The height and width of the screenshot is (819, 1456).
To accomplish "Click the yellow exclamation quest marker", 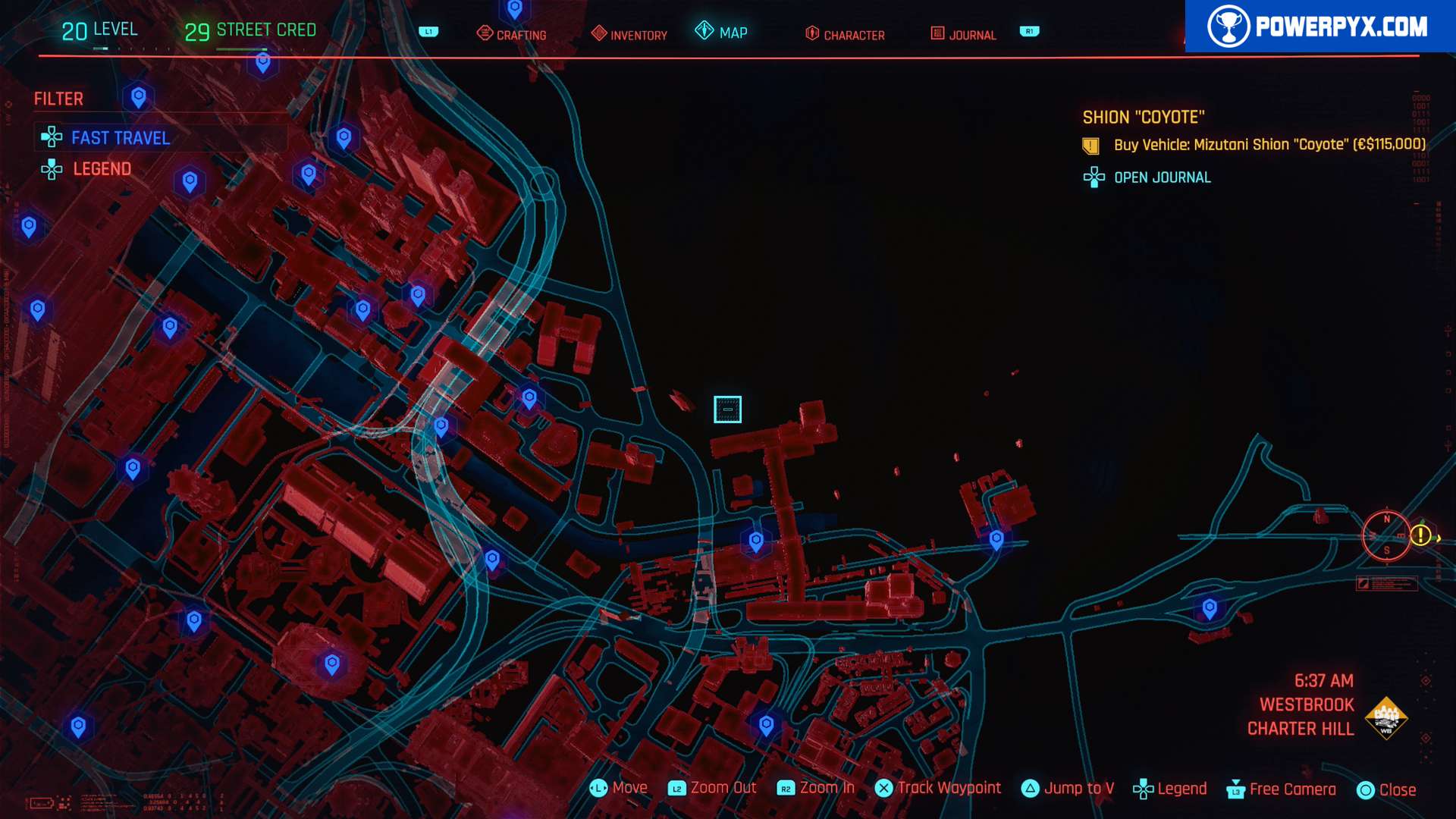I will [1420, 535].
